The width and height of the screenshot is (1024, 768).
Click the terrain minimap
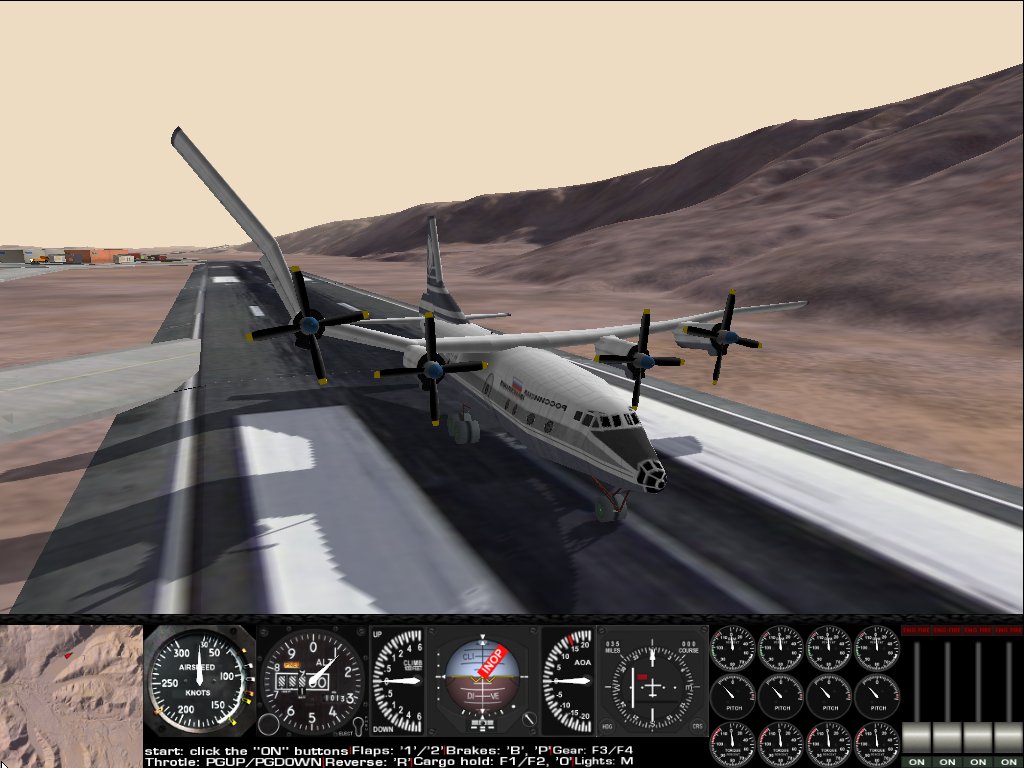(71, 690)
